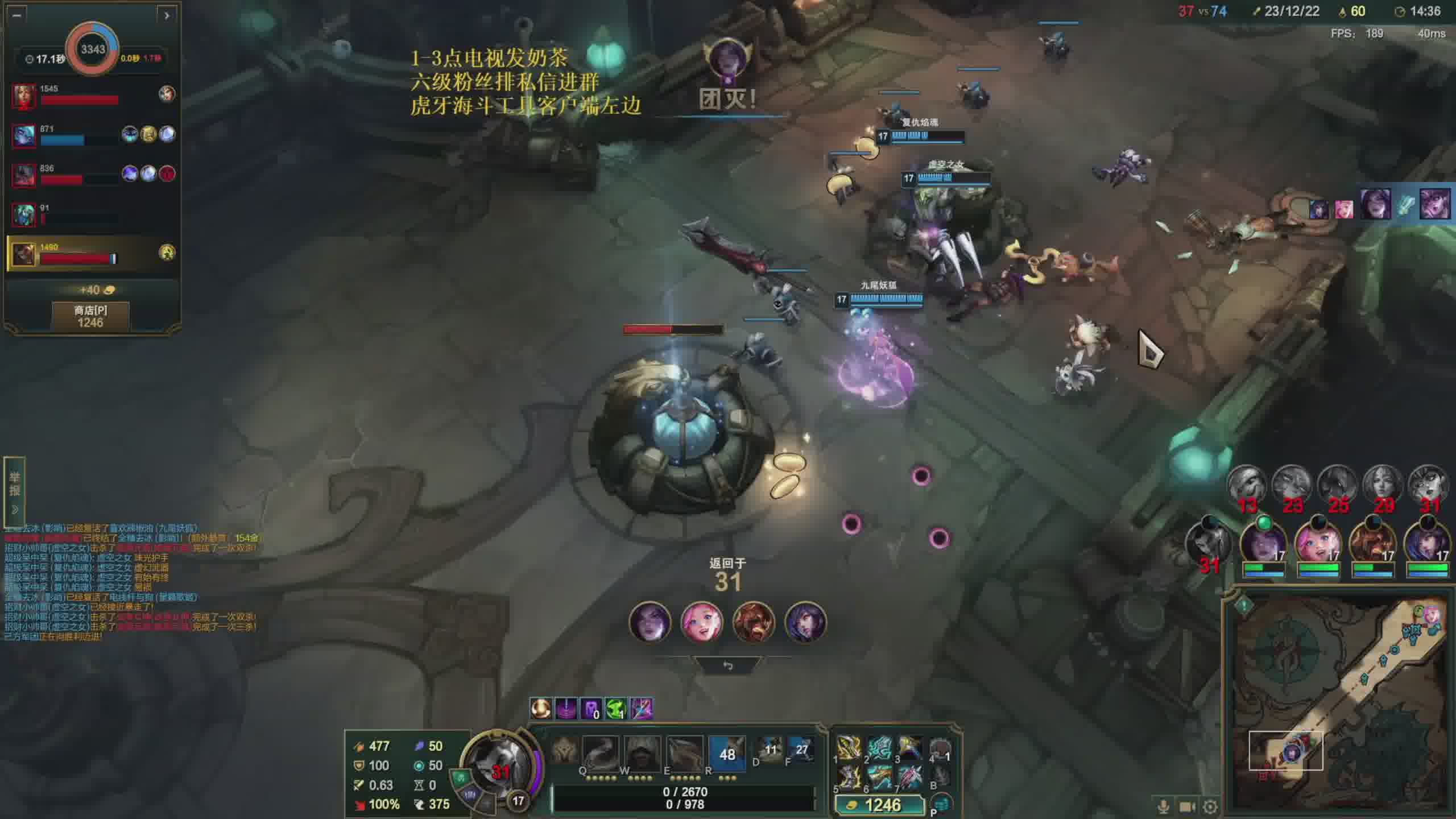Open the 举报 report tab beside chat

point(14,490)
